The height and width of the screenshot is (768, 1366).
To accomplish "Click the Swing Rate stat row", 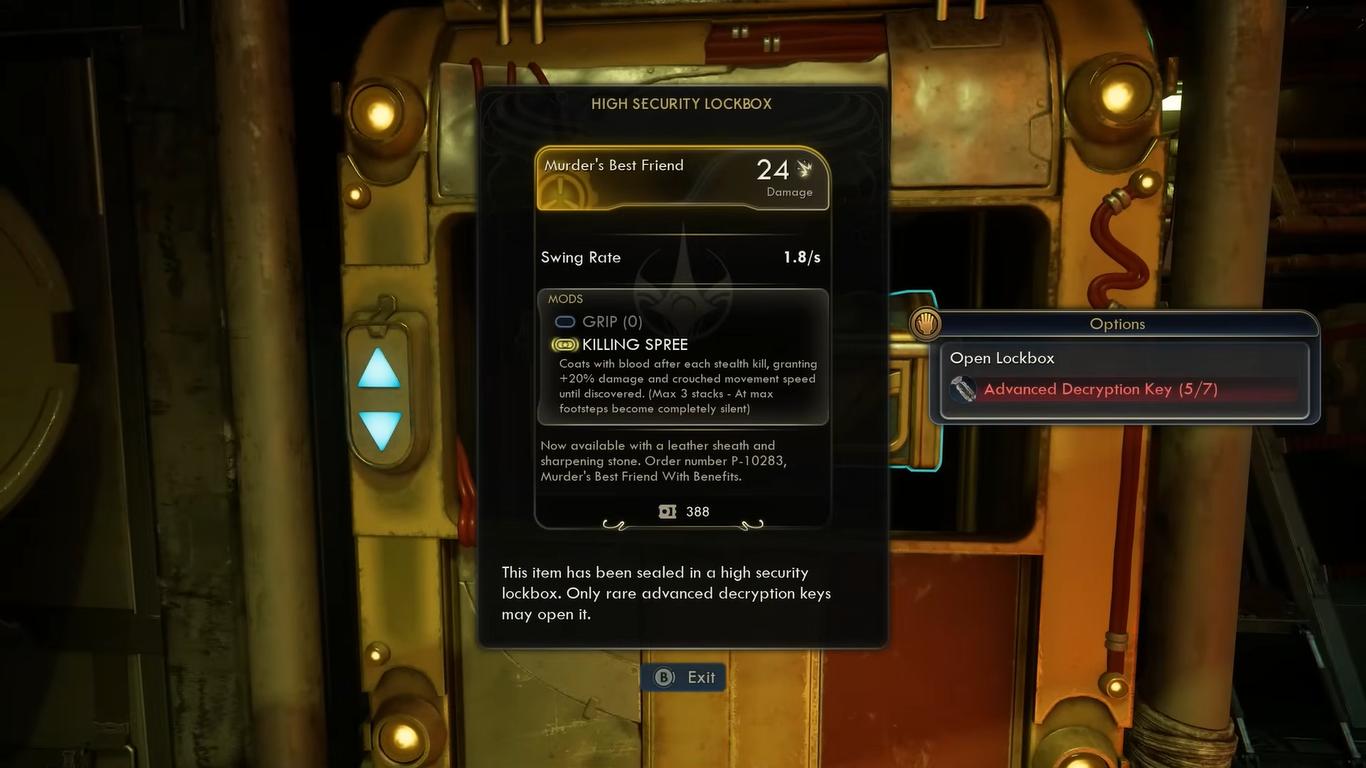I will point(681,257).
